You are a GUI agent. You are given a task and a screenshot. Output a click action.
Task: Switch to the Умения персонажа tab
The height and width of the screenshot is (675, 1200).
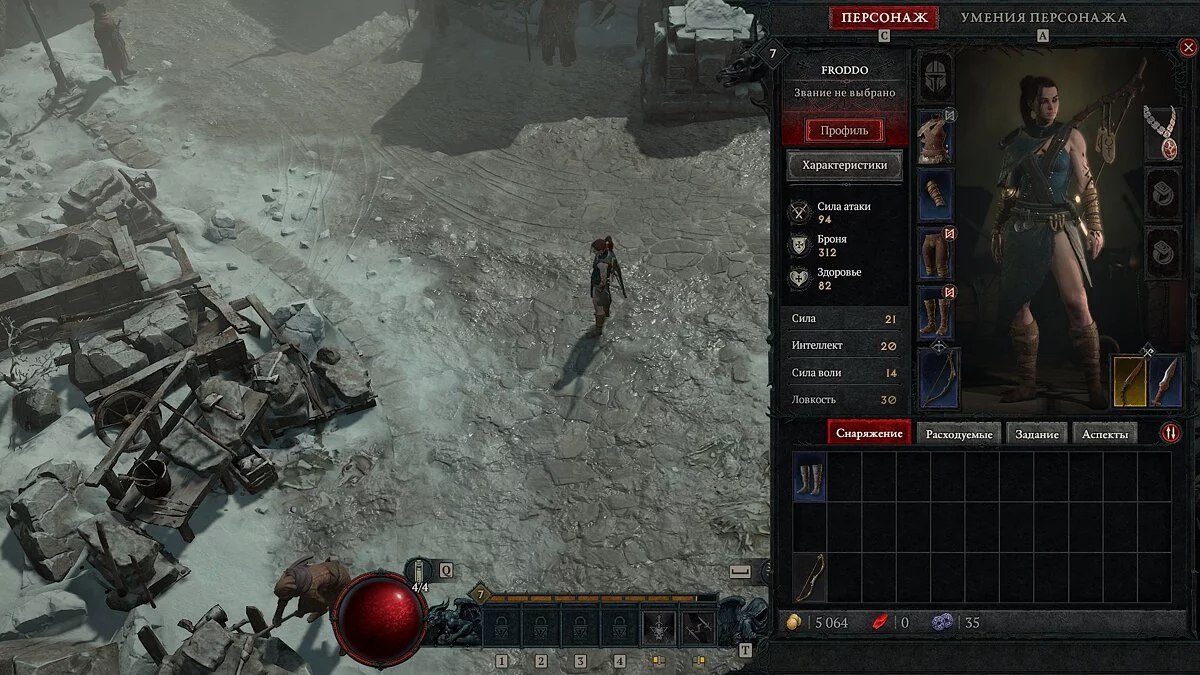pyautogui.click(x=1043, y=18)
